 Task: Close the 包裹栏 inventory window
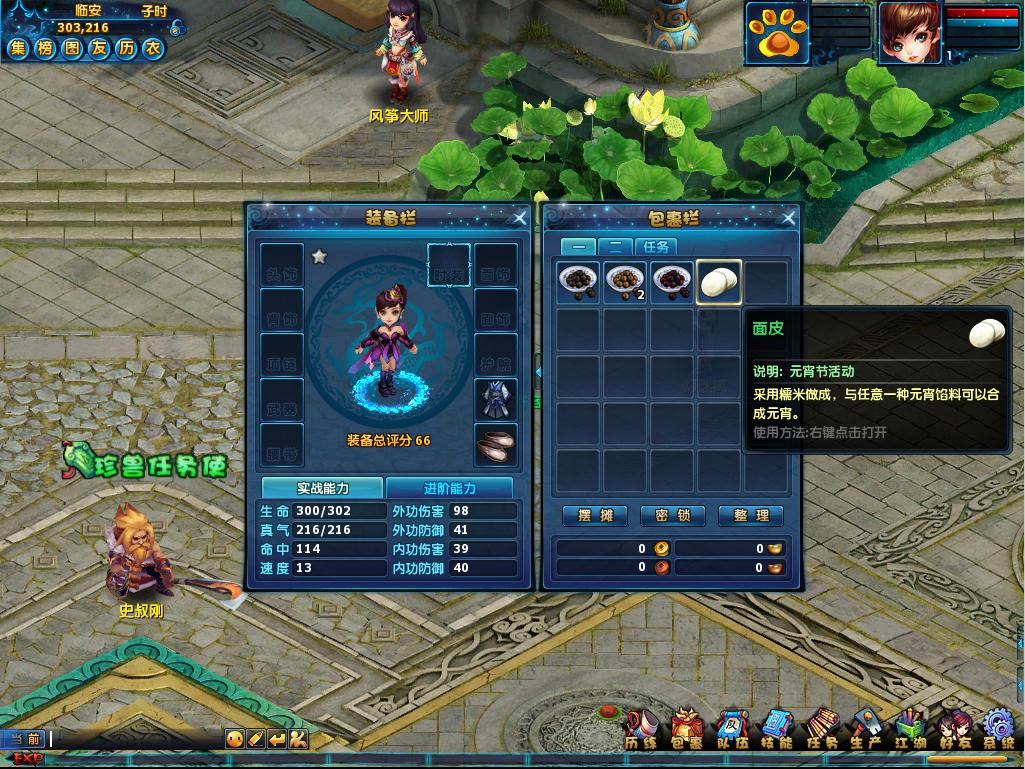point(789,218)
